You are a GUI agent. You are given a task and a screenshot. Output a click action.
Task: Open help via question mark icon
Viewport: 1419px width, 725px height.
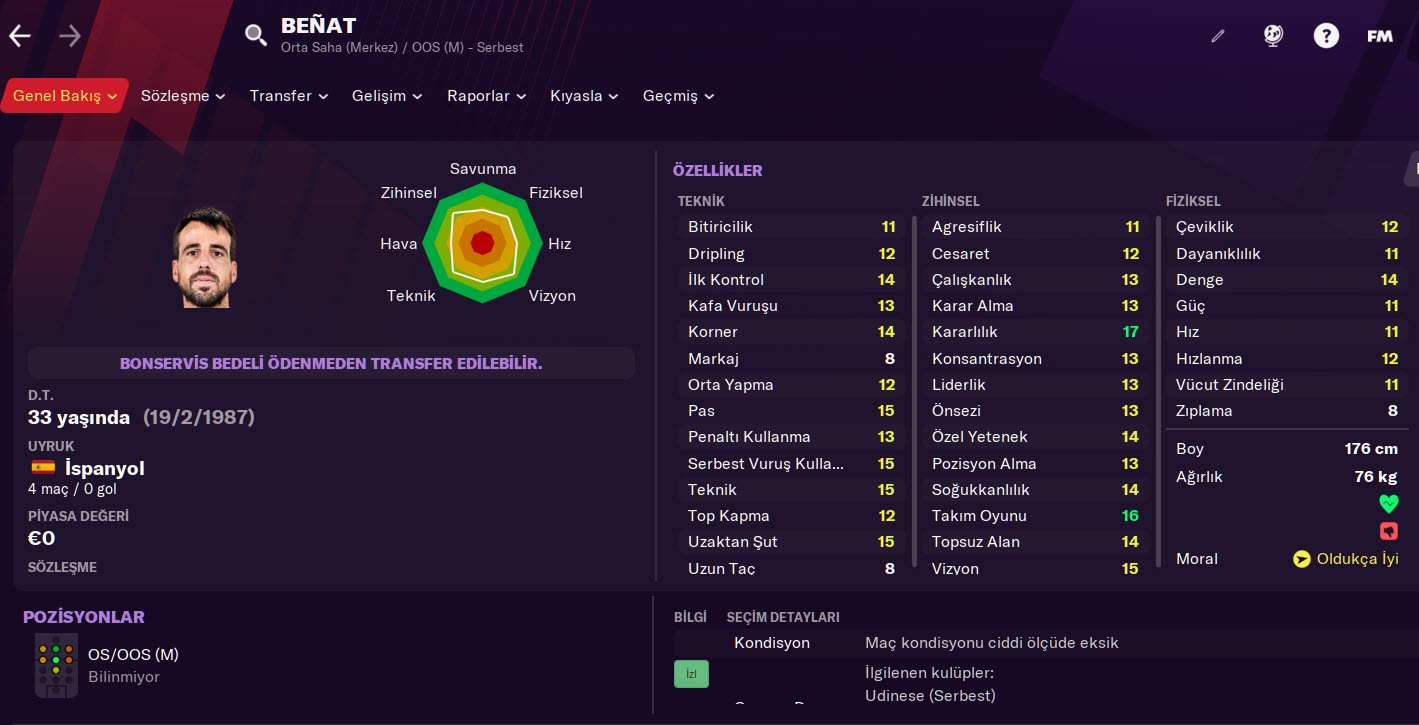pyautogui.click(x=1326, y=36)
